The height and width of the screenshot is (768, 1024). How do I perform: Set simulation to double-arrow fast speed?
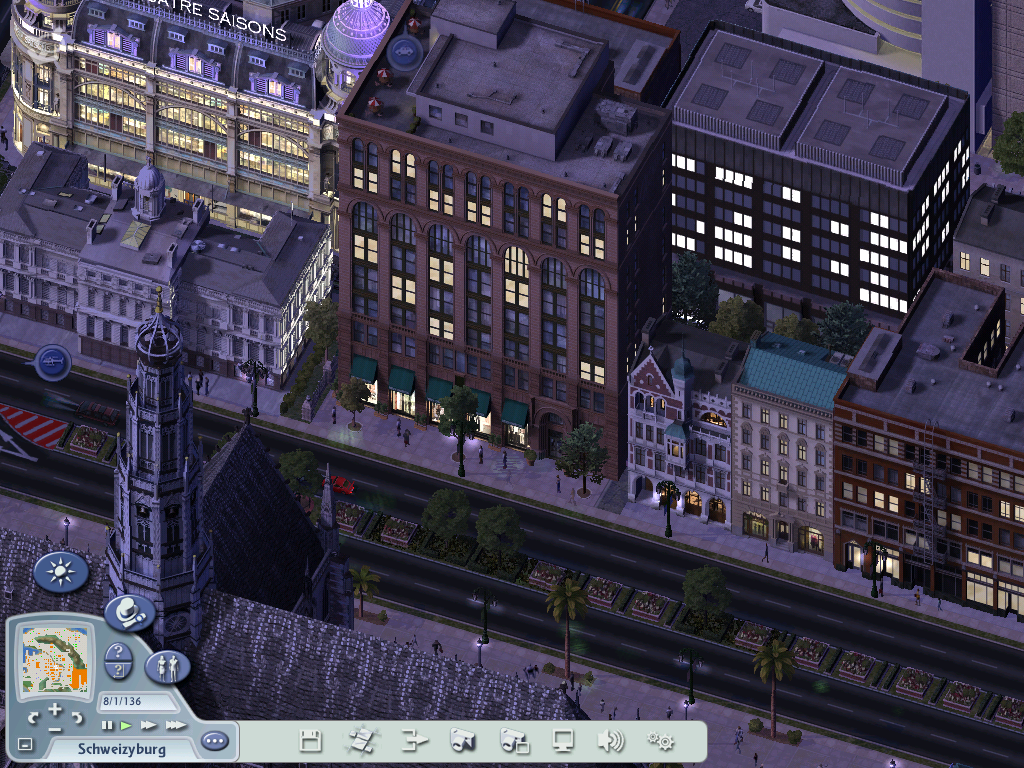148,725
